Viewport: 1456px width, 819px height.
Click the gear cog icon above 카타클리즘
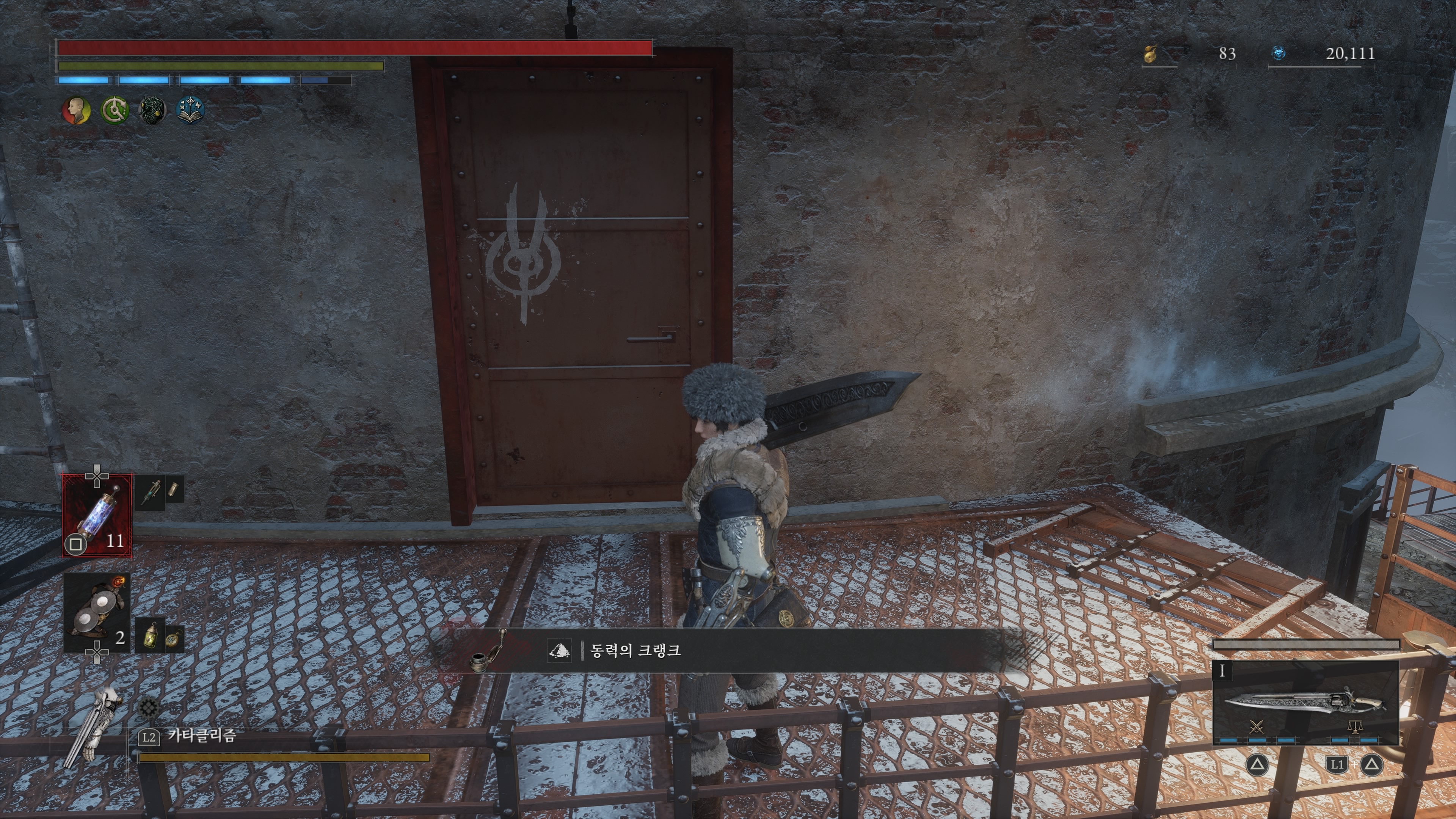click(149, 707)
